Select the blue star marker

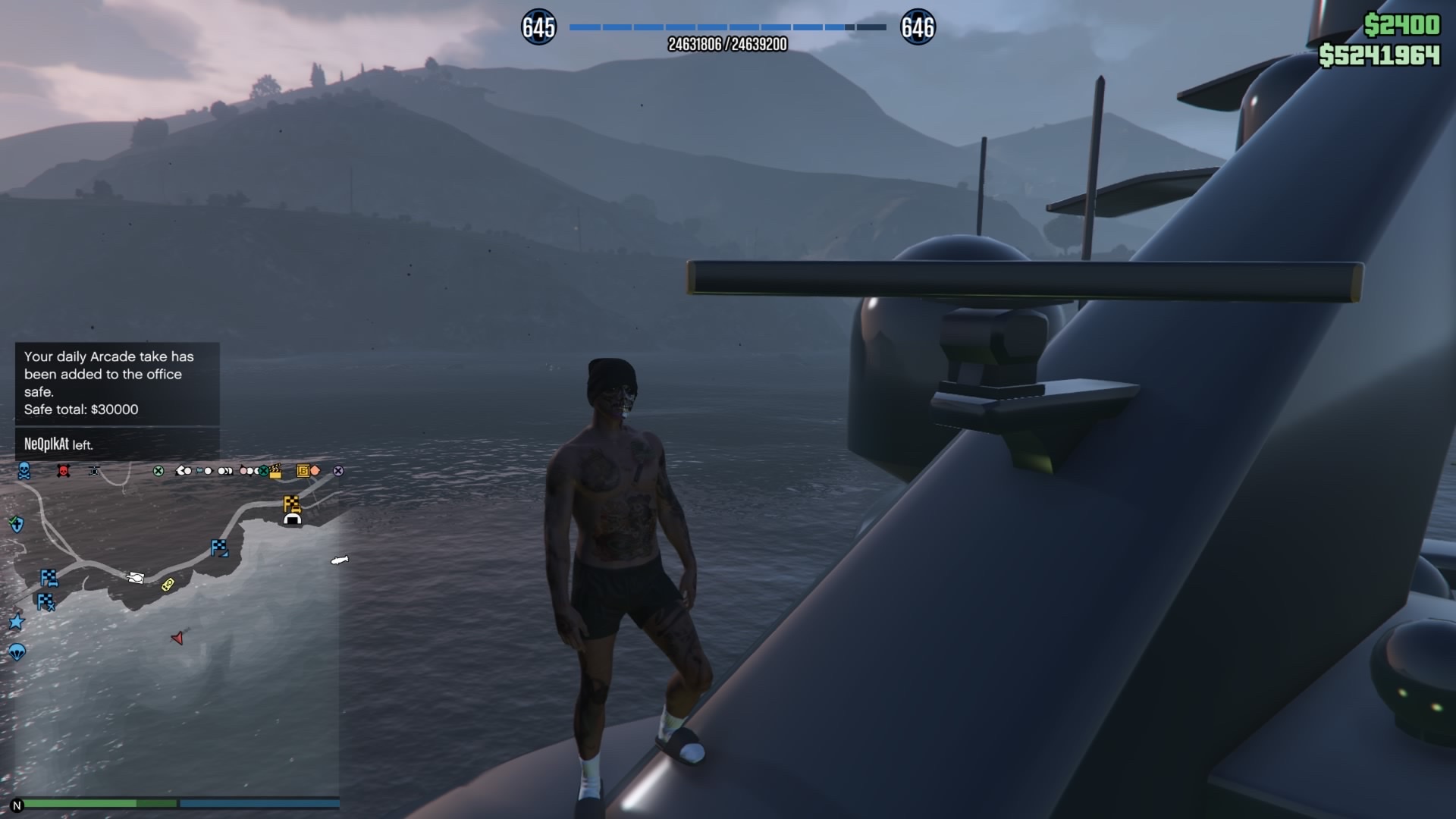point(17,622)
